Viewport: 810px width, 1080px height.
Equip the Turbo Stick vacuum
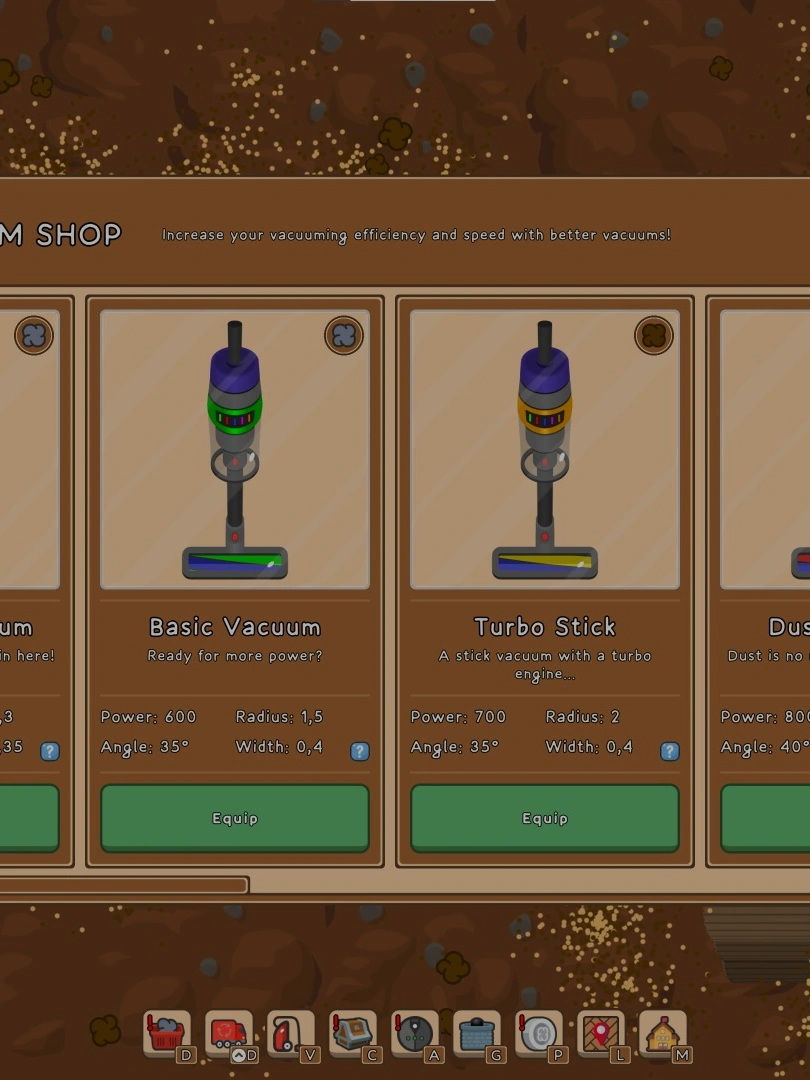545,818
